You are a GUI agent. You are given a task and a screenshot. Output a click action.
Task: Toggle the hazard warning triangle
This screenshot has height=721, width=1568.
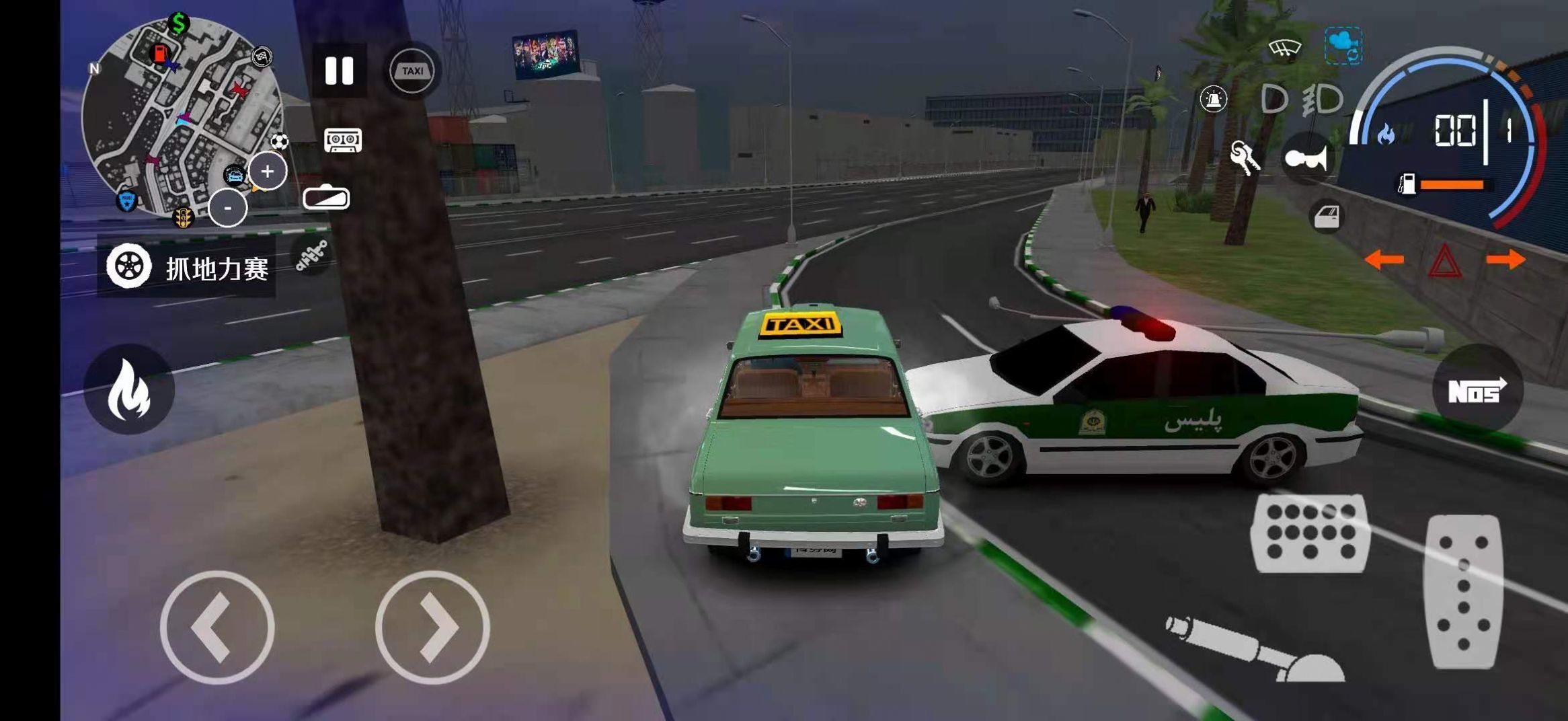1444,261
